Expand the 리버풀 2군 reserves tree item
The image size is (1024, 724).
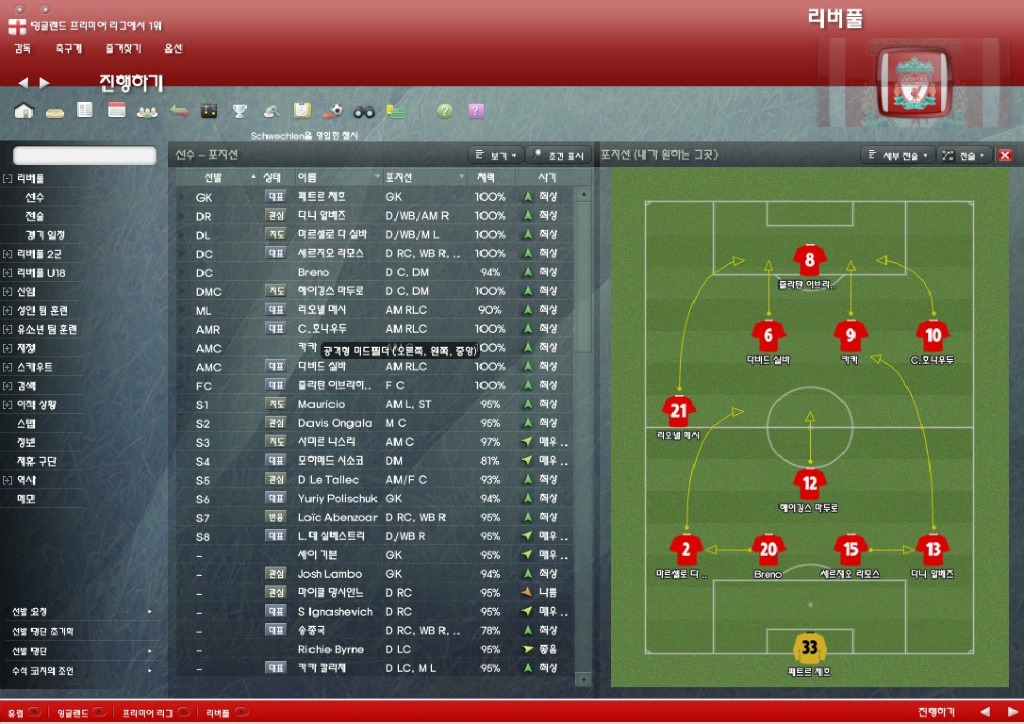click(8, 254)
